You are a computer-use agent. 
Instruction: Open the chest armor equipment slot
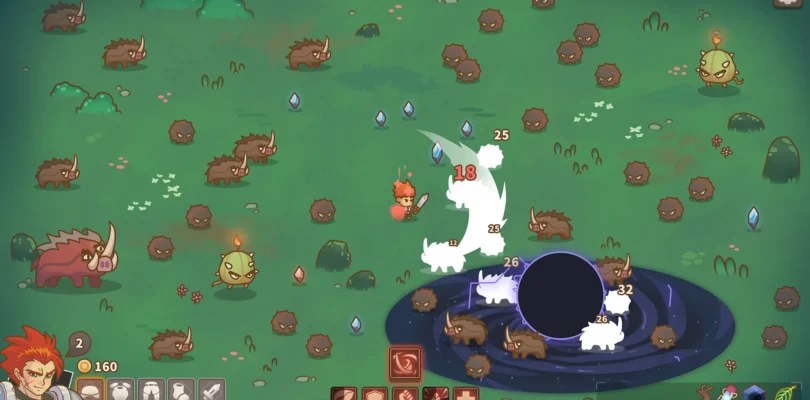[121, 389]
